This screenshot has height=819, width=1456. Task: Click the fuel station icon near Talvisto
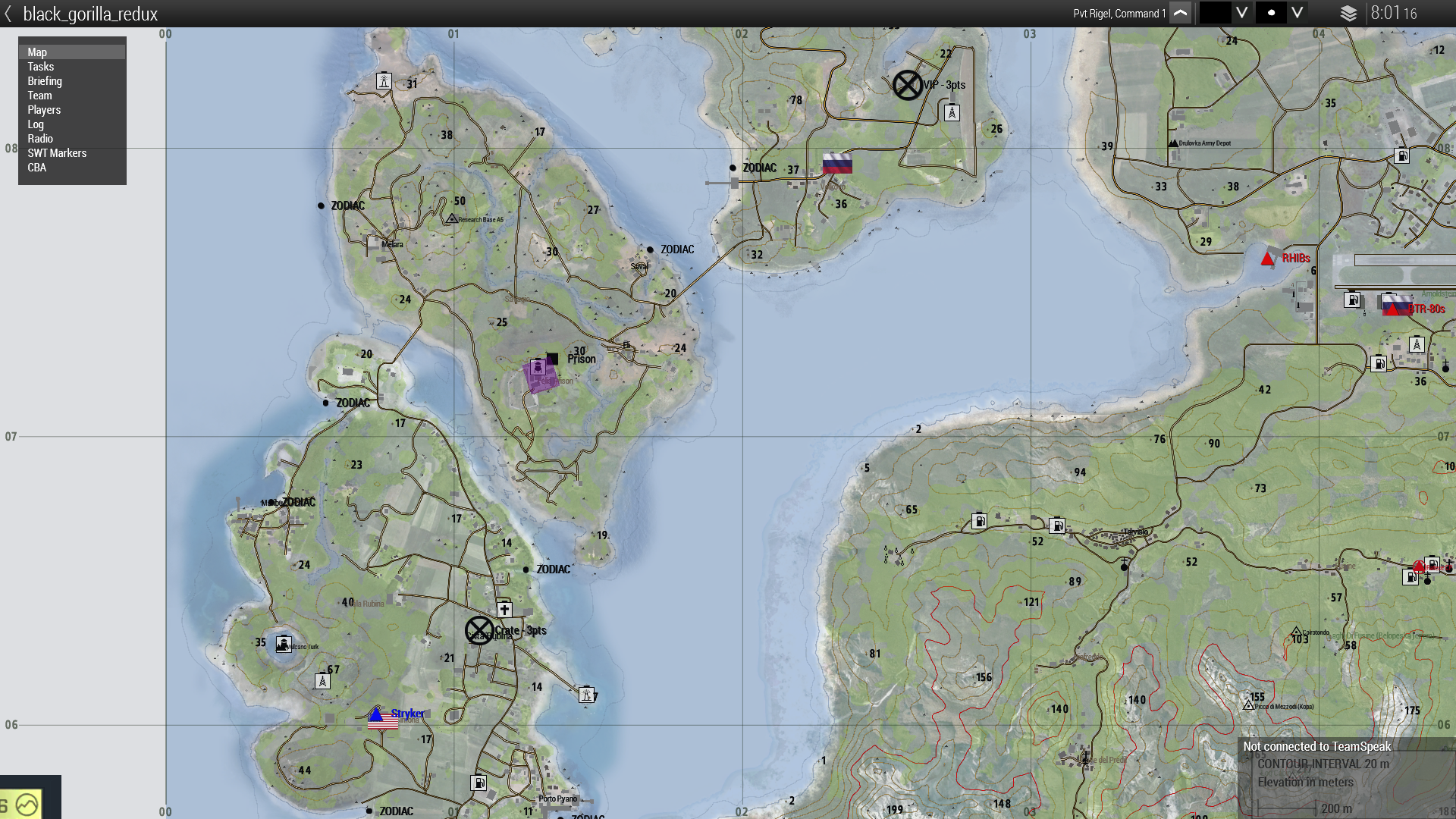(1056, 525)
